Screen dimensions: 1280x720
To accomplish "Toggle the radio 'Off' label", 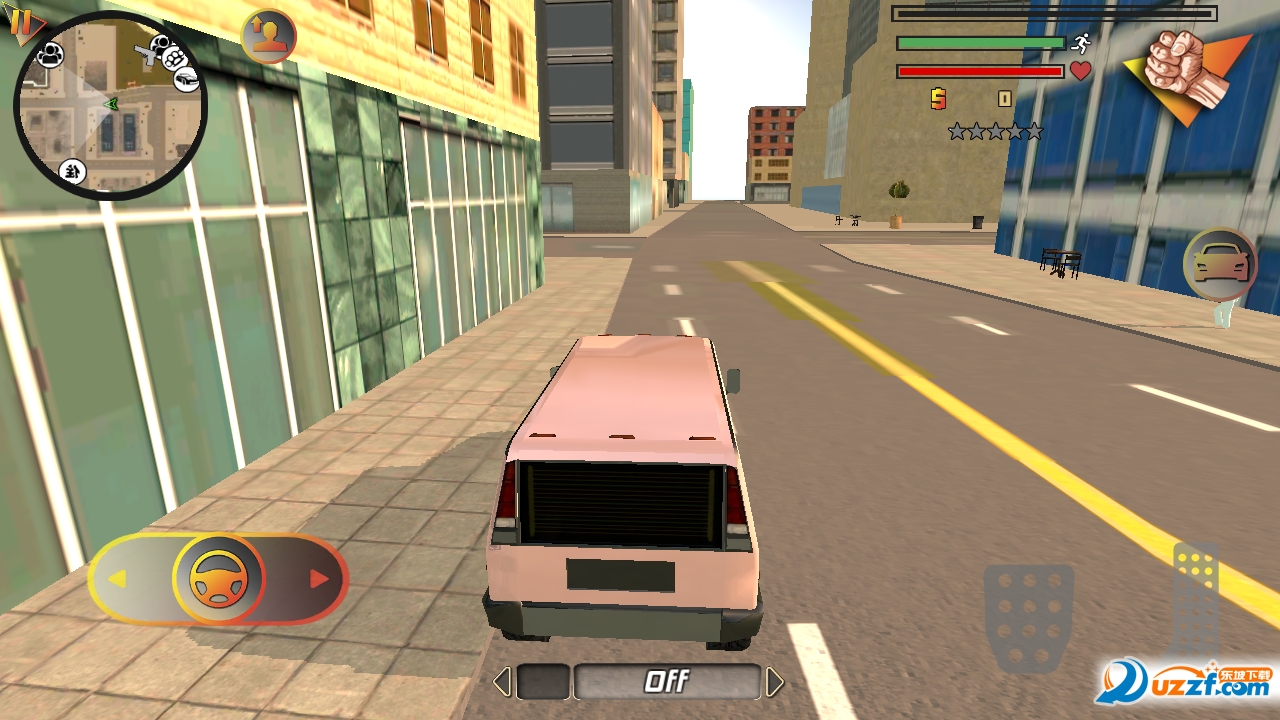I will (x=666, y=682).
